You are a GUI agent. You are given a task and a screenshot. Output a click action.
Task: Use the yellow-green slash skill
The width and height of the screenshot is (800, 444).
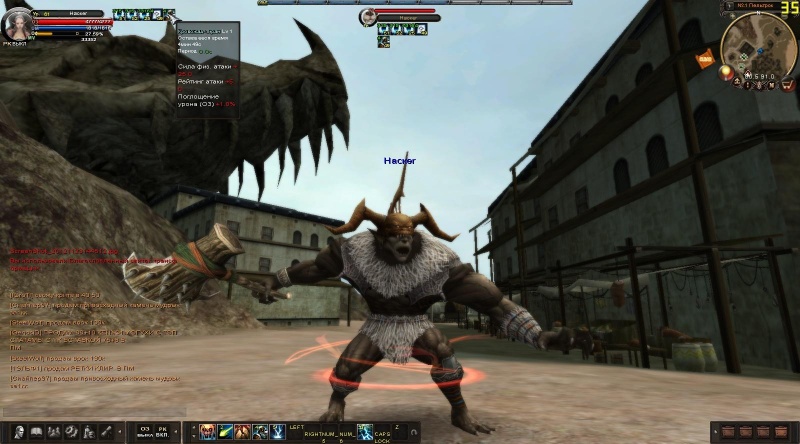225,431
